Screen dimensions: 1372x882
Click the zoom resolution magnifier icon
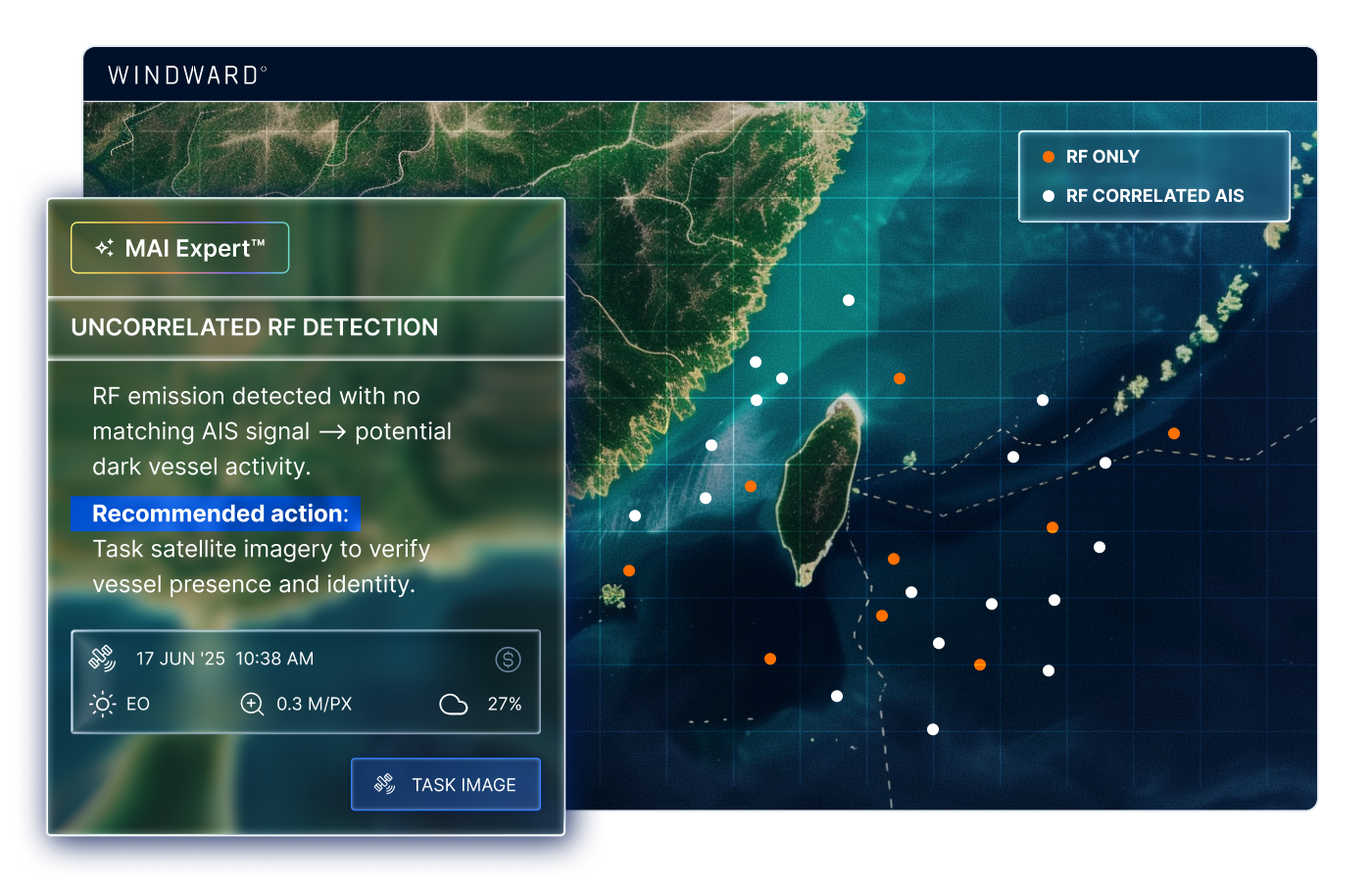tap(252, 704)
